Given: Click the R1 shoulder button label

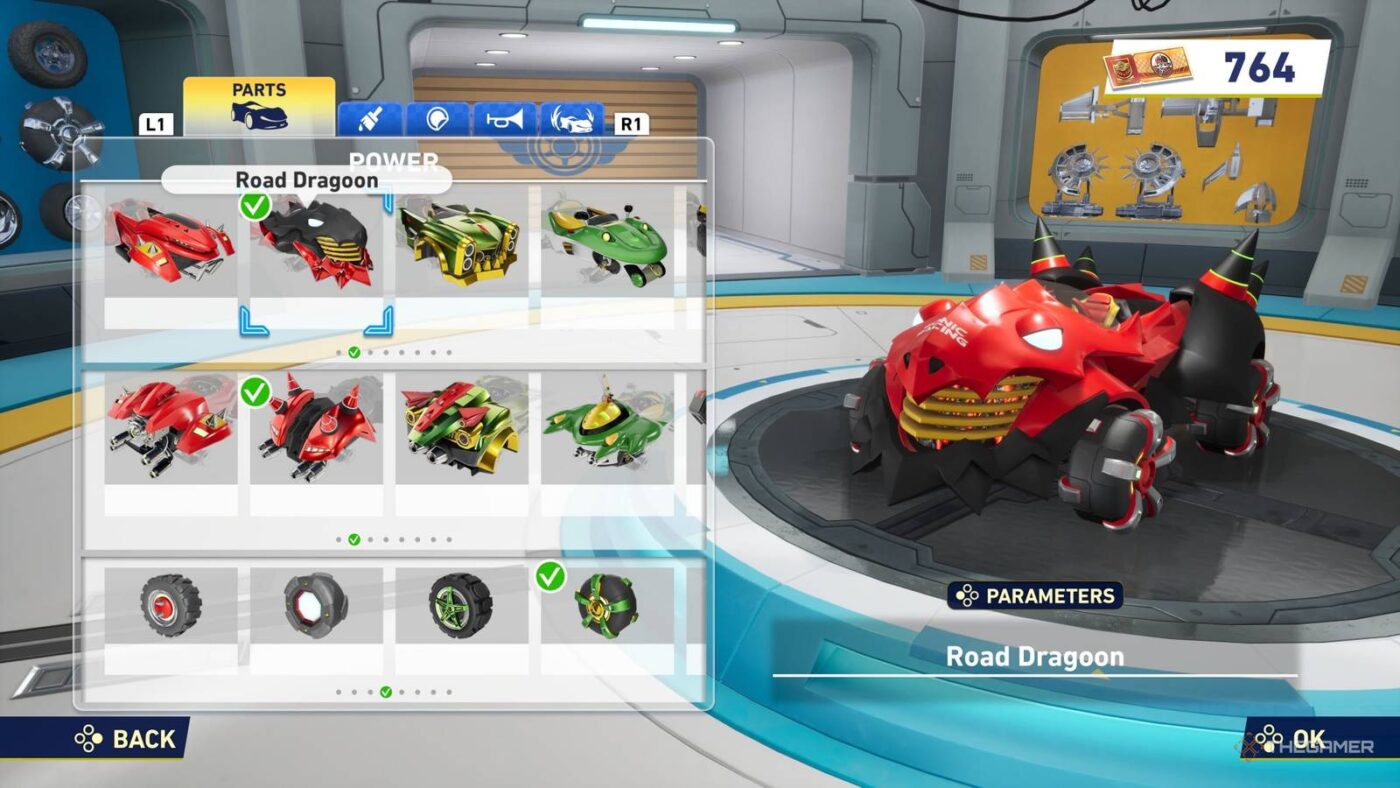Looking at the screenshot, I should pos(632,122).
